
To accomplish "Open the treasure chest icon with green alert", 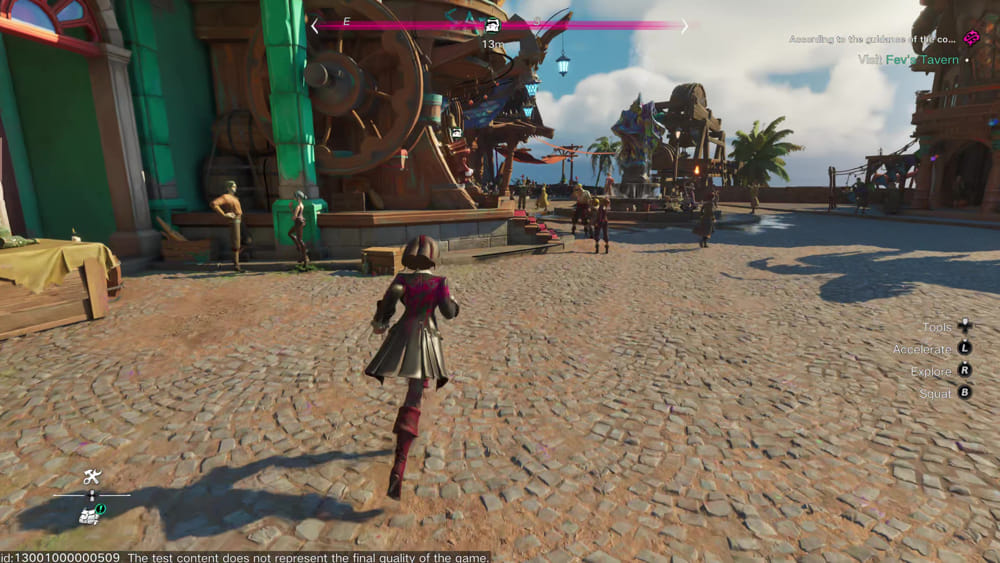I will [x=90, y=514].
